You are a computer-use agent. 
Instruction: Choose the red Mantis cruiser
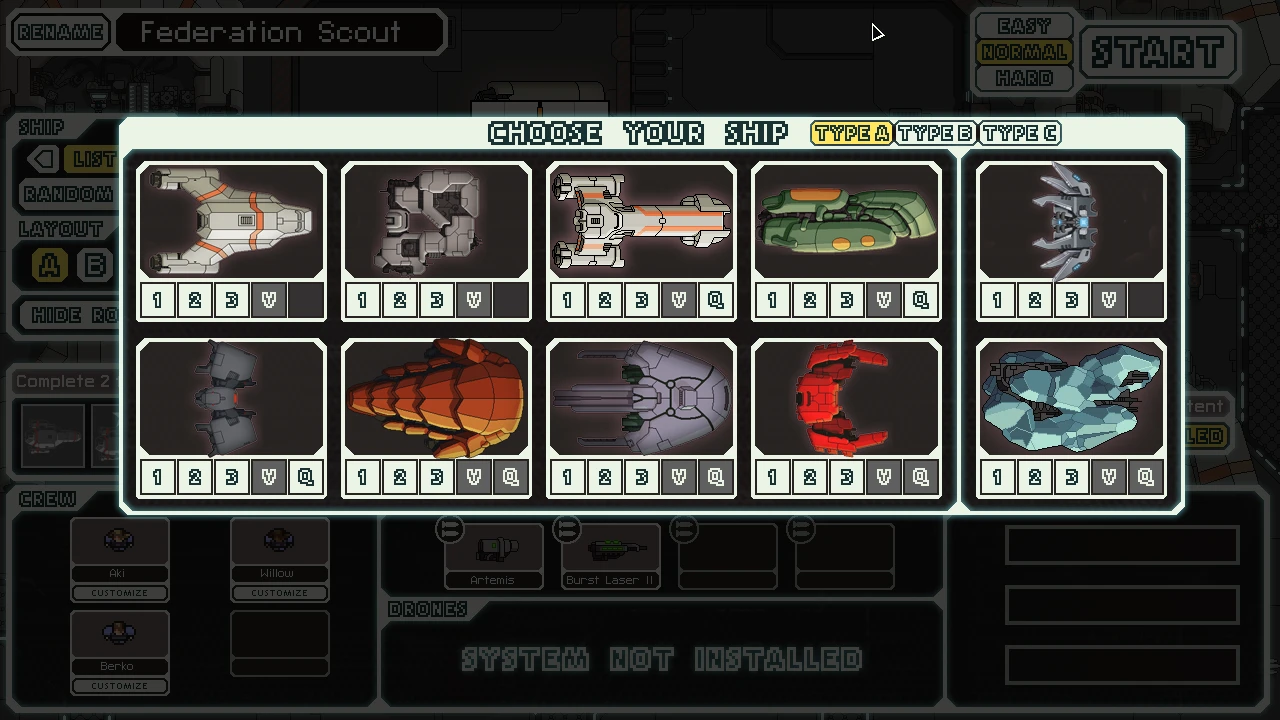pyautogui.click(x=846, y=398)
